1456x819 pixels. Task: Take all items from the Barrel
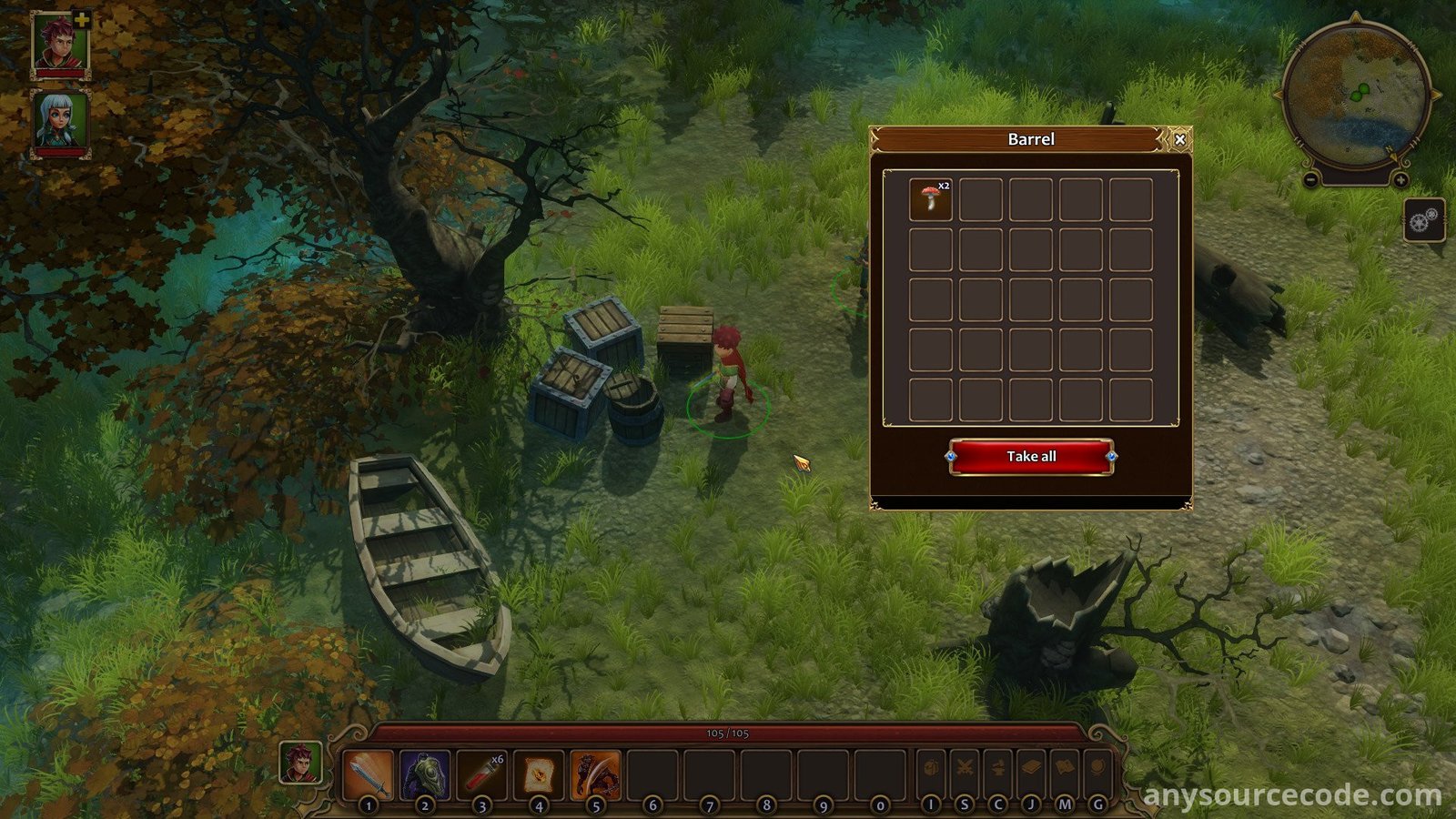(1031, 457)
